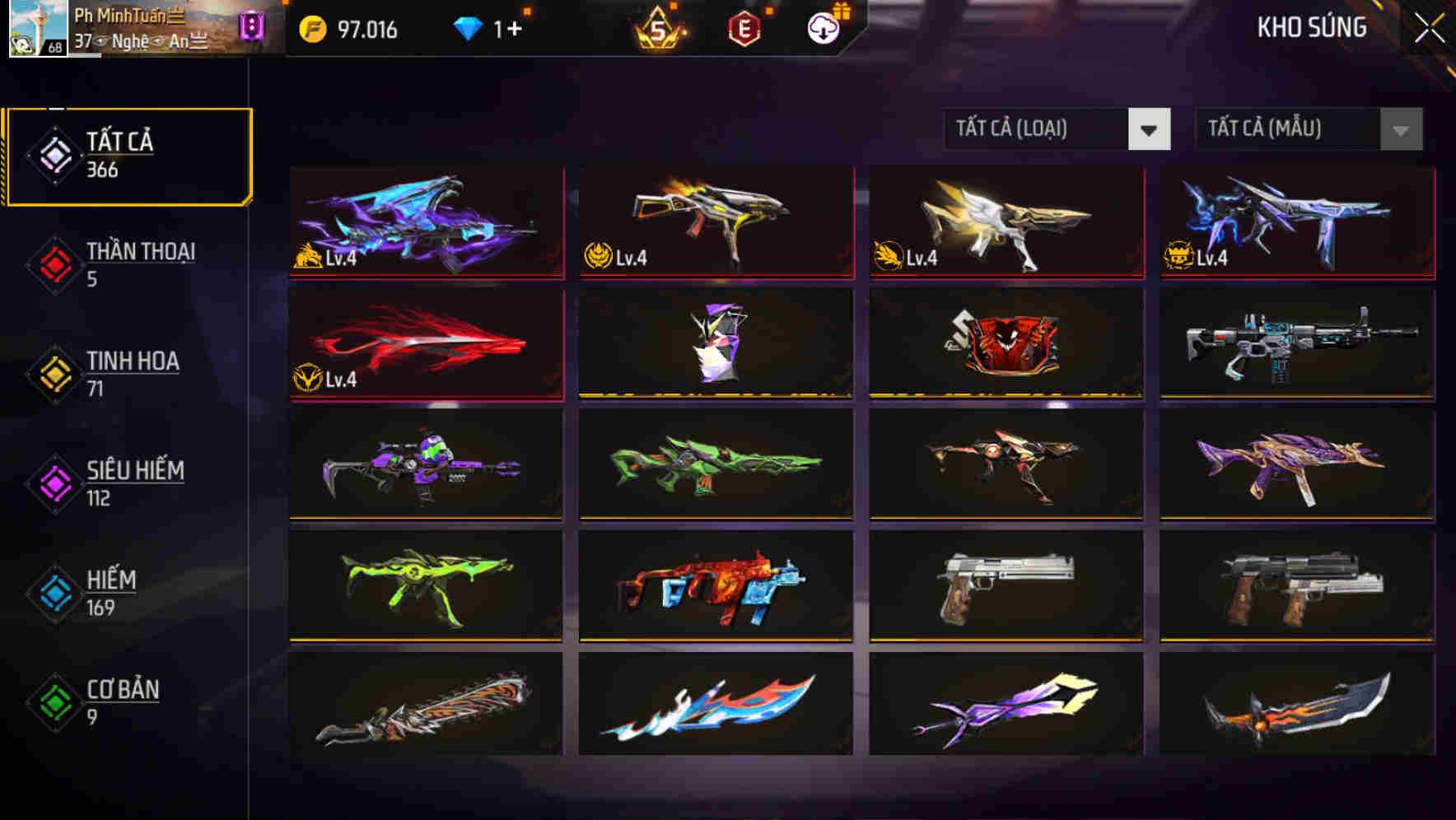Screen dimensions: 1456x820
Task: Open the cloud download gift icon
Action: point(821,30)
